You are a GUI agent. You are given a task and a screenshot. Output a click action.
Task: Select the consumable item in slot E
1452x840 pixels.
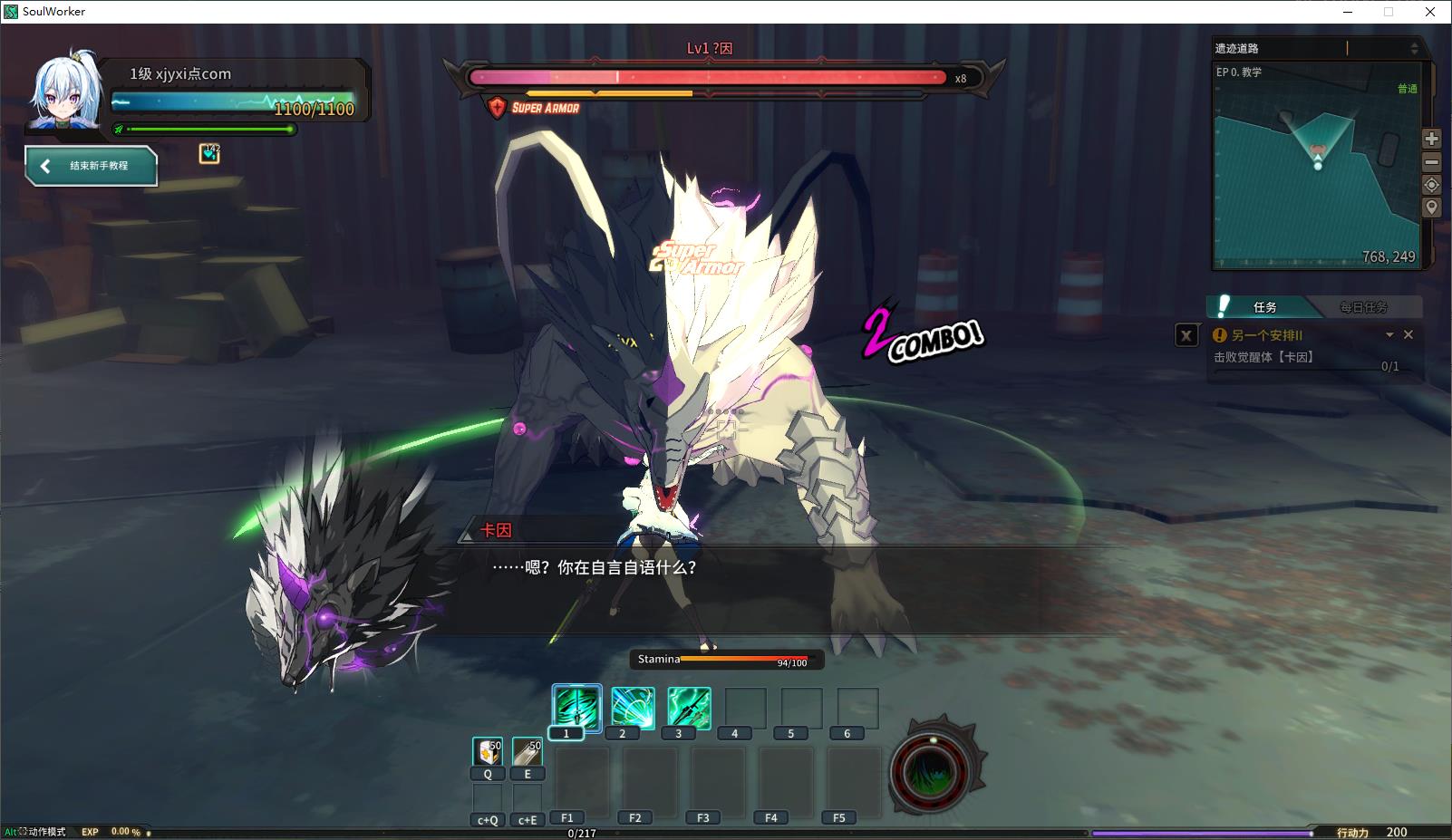click(528, 751)
